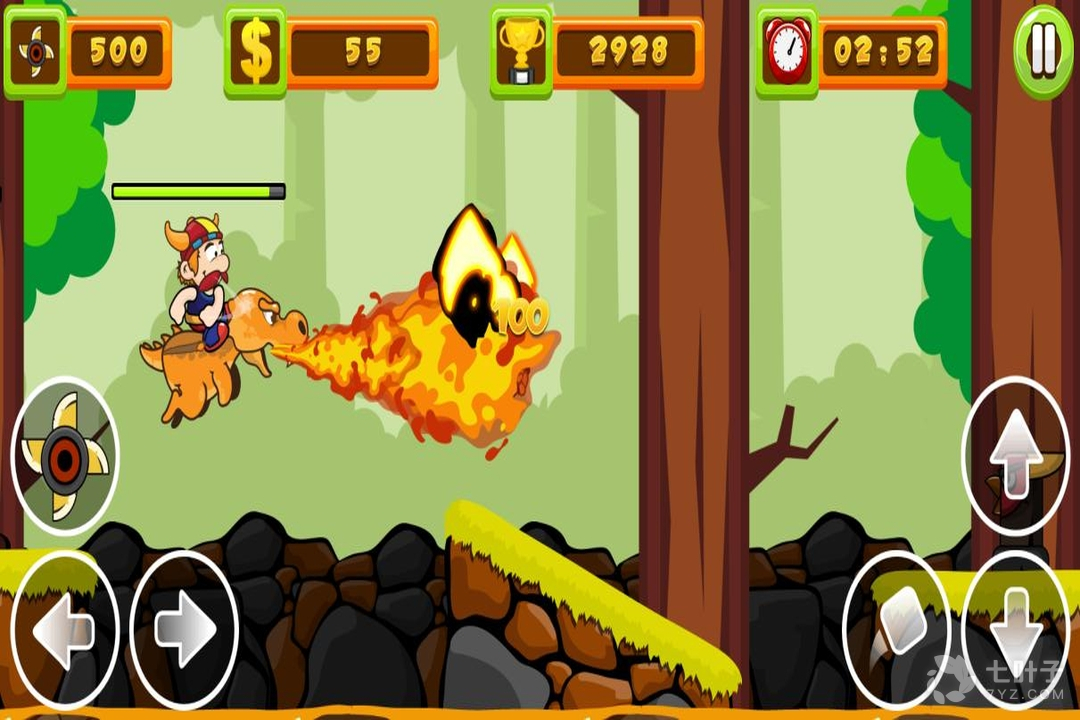The width and height of the screenshot is (1080, 720).
Task: Move right with the right arrow button
Action: [x=185, y=629]
